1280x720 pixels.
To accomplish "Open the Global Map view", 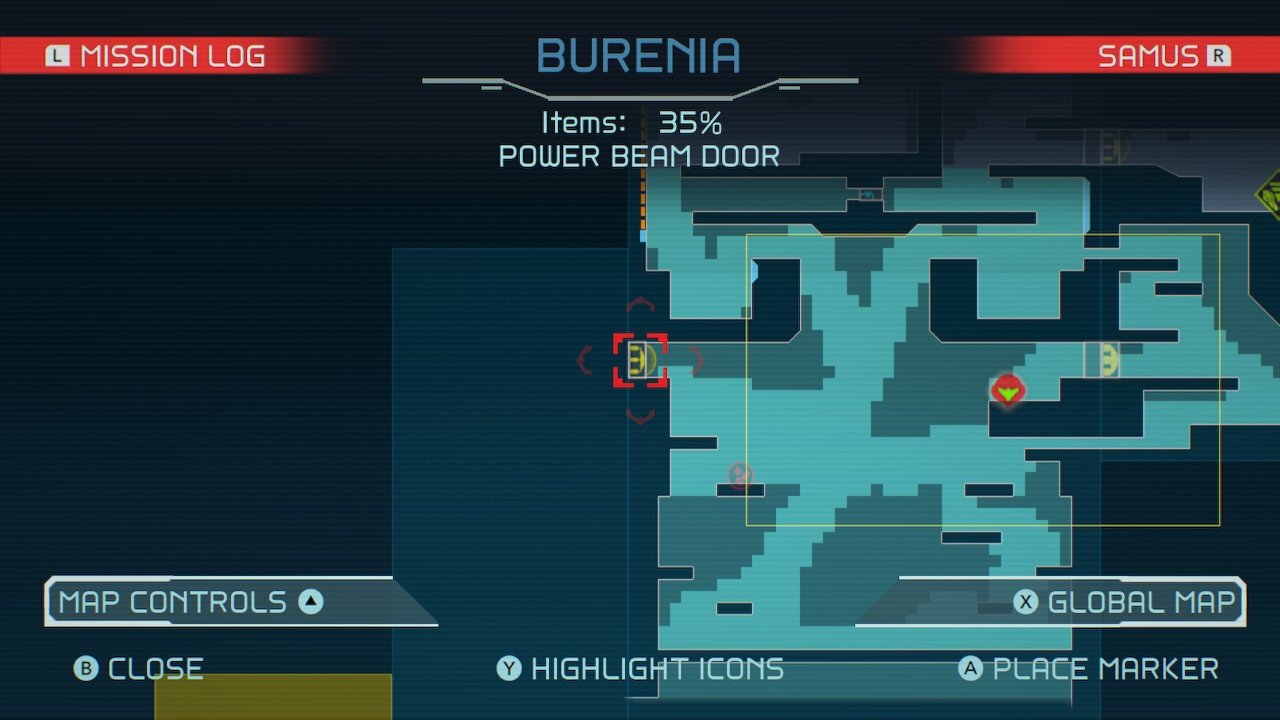I will point(1128,602).
